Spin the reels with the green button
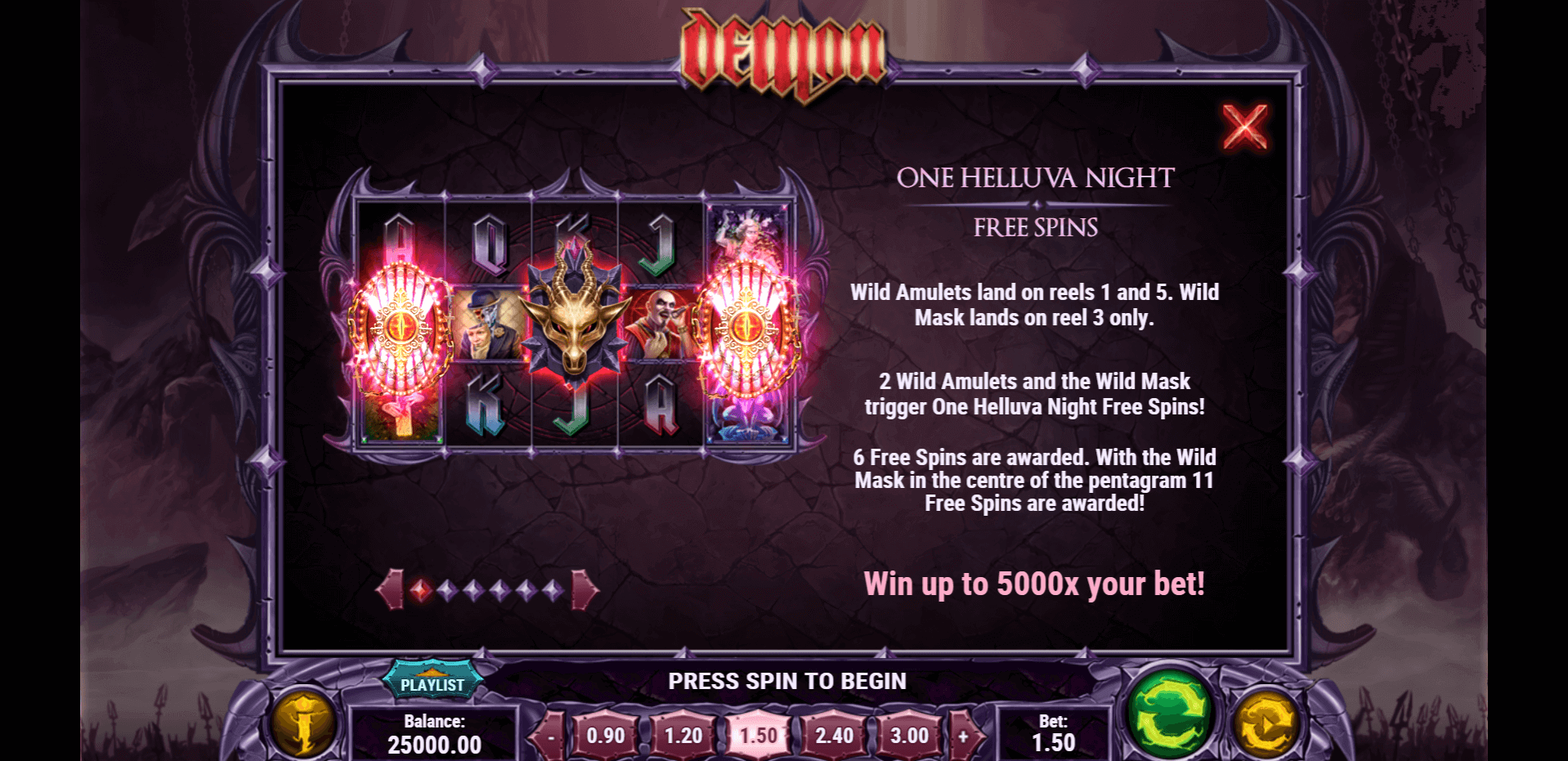Image resolution: width=1568 pixels, height=761 pixels. coord(1171,715)
